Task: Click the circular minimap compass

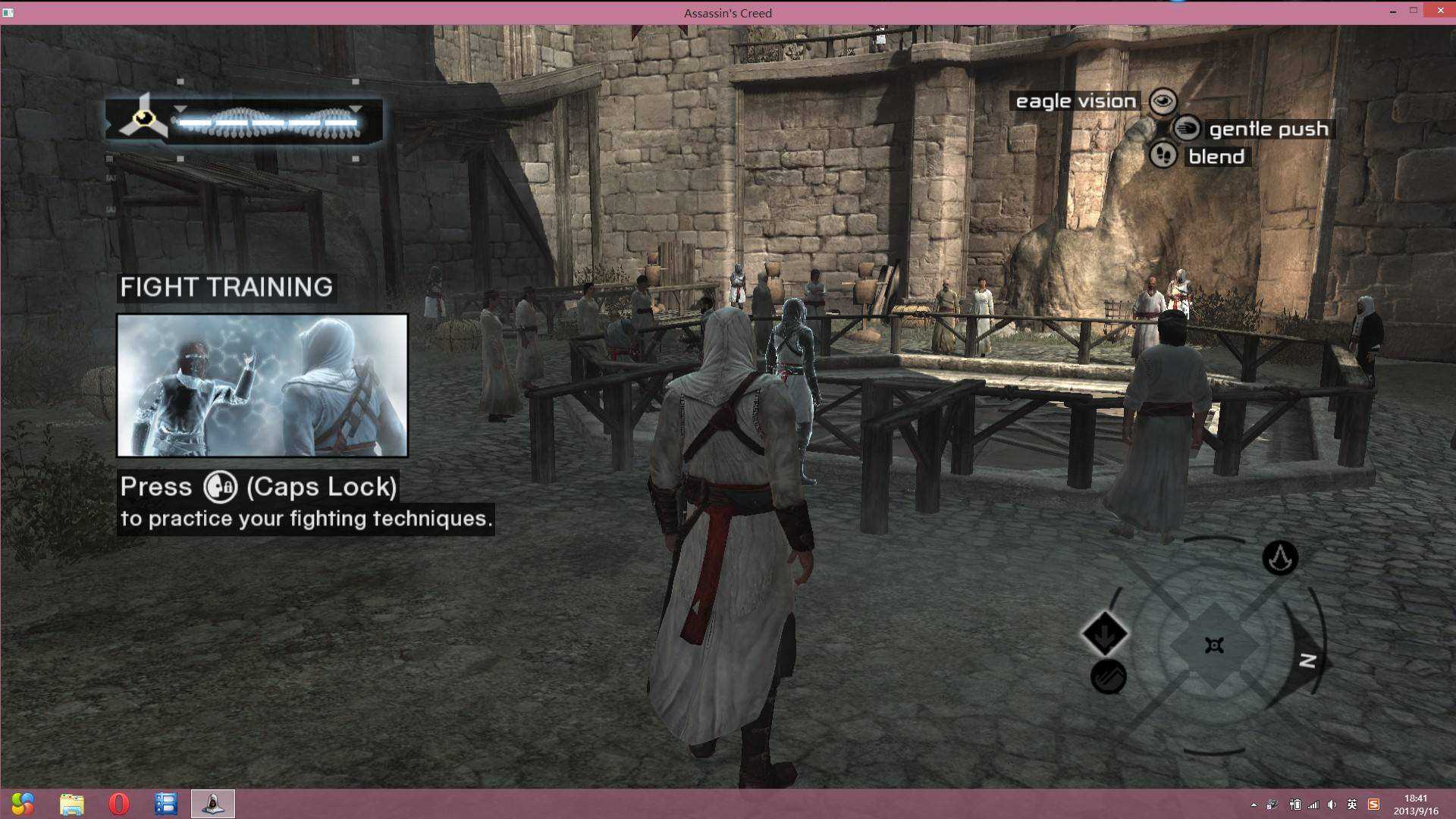Action: click(x=1214, y=645)
